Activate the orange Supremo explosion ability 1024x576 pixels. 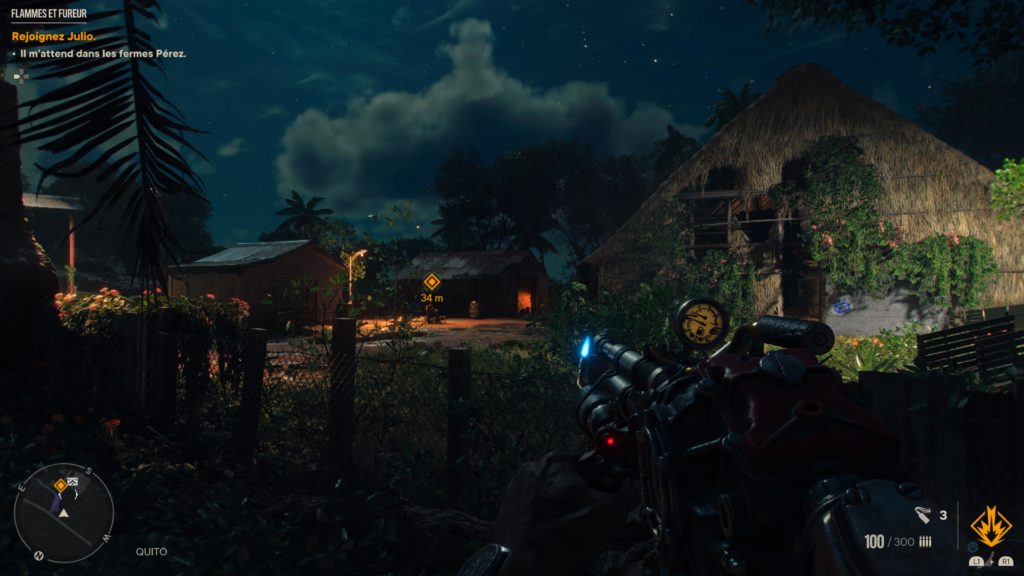(990, 526)
